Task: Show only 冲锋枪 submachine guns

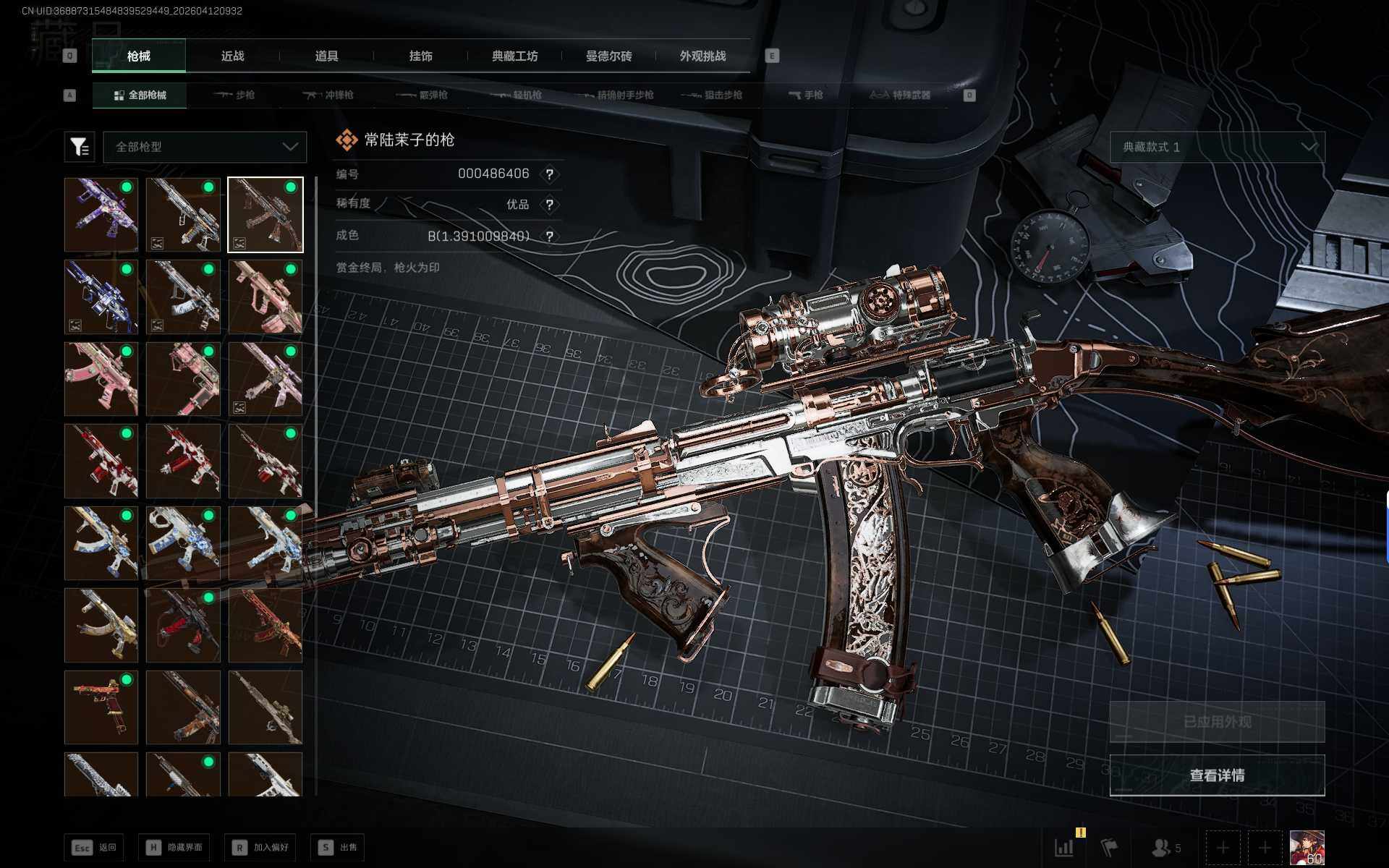Action: 328,95
